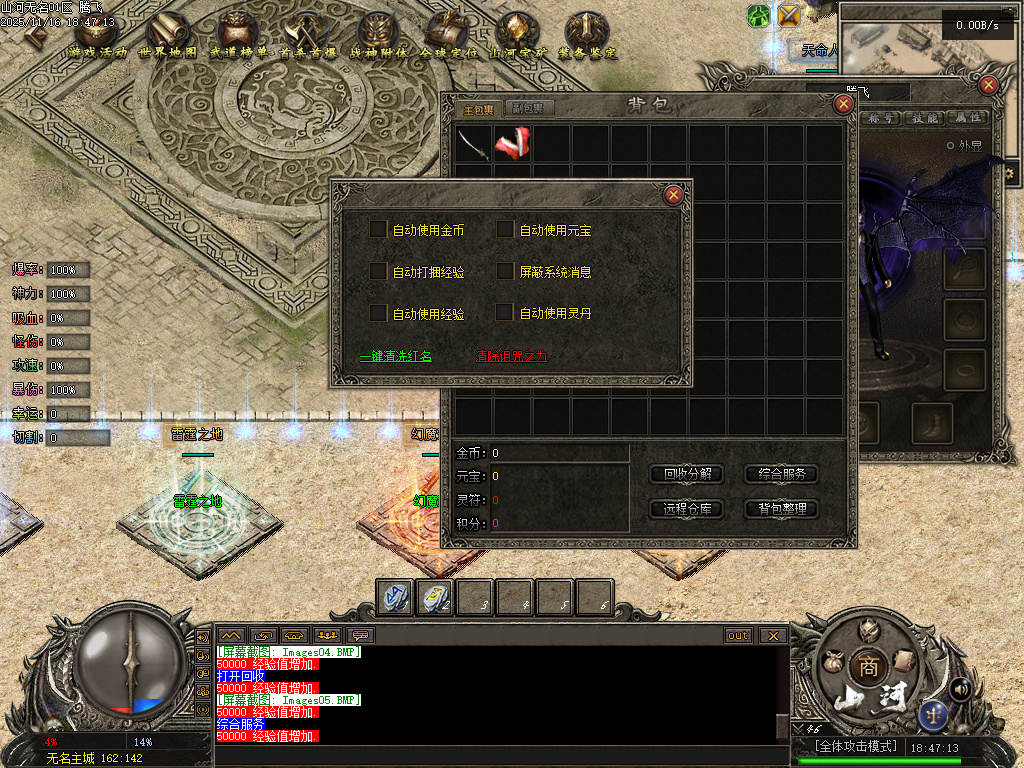Open the 商 shop button

coord(866,668)
